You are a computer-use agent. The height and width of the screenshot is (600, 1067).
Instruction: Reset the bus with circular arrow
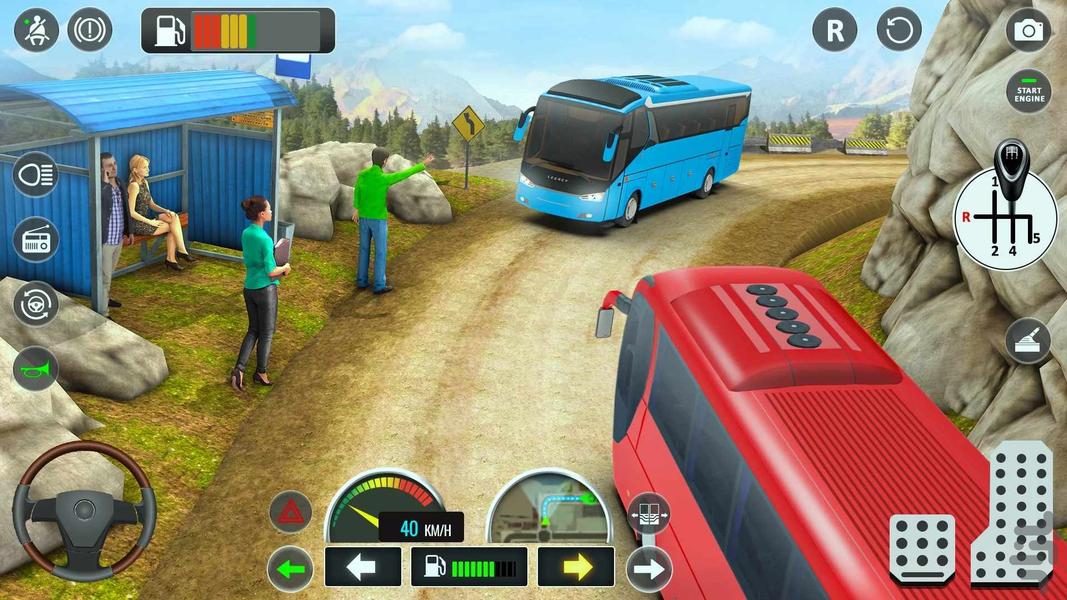pos(899,30)
